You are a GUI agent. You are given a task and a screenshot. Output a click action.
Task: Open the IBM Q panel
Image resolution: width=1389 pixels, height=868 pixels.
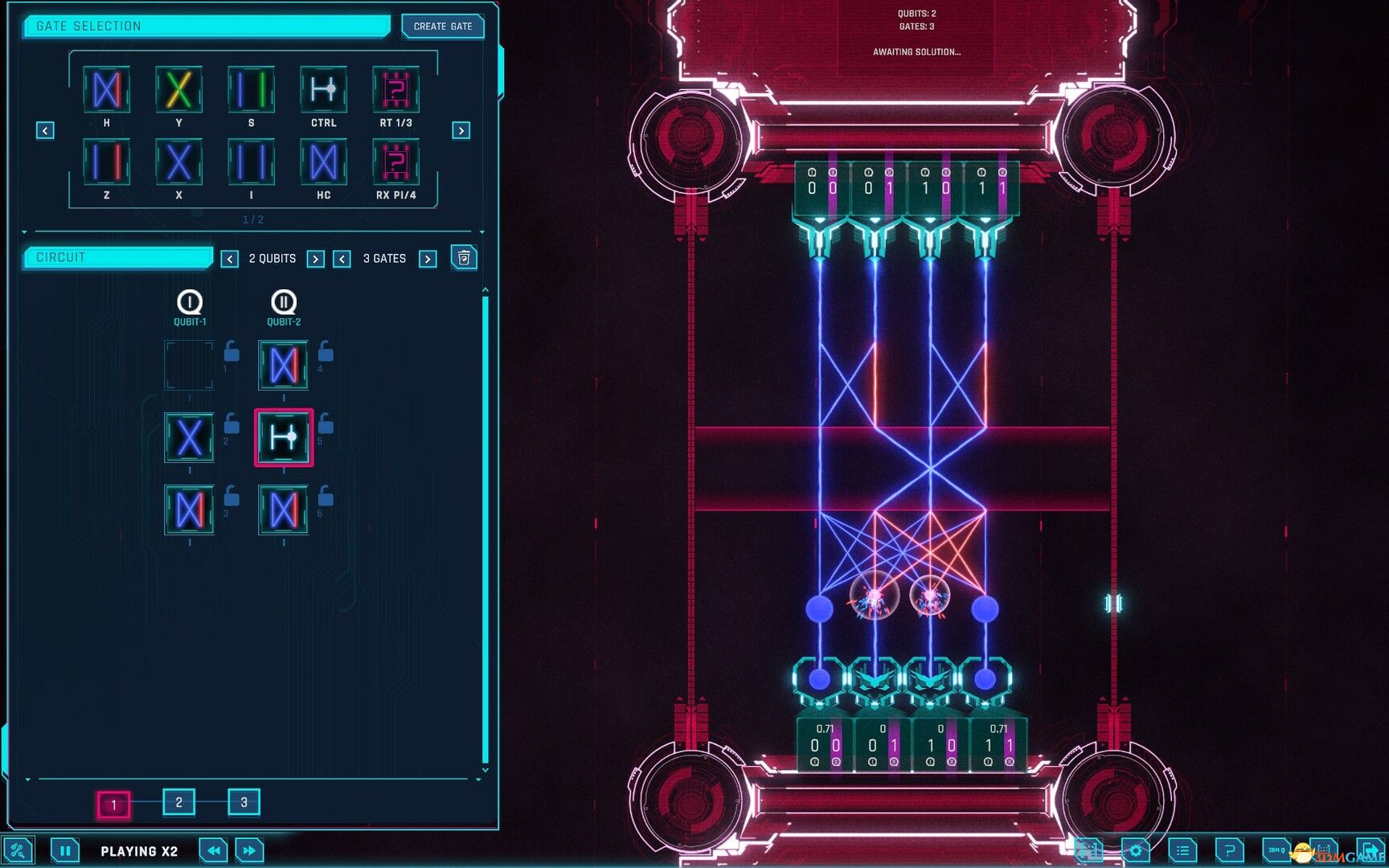(x=1276, y=849)
